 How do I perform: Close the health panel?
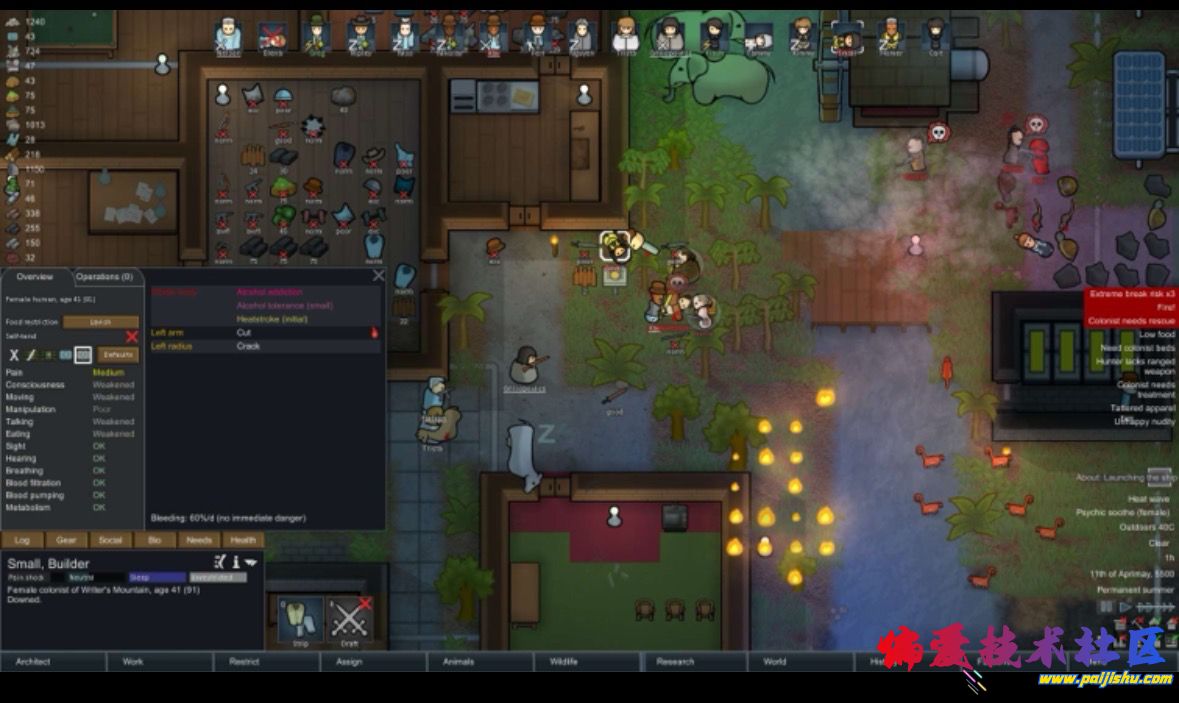(379, 275)
